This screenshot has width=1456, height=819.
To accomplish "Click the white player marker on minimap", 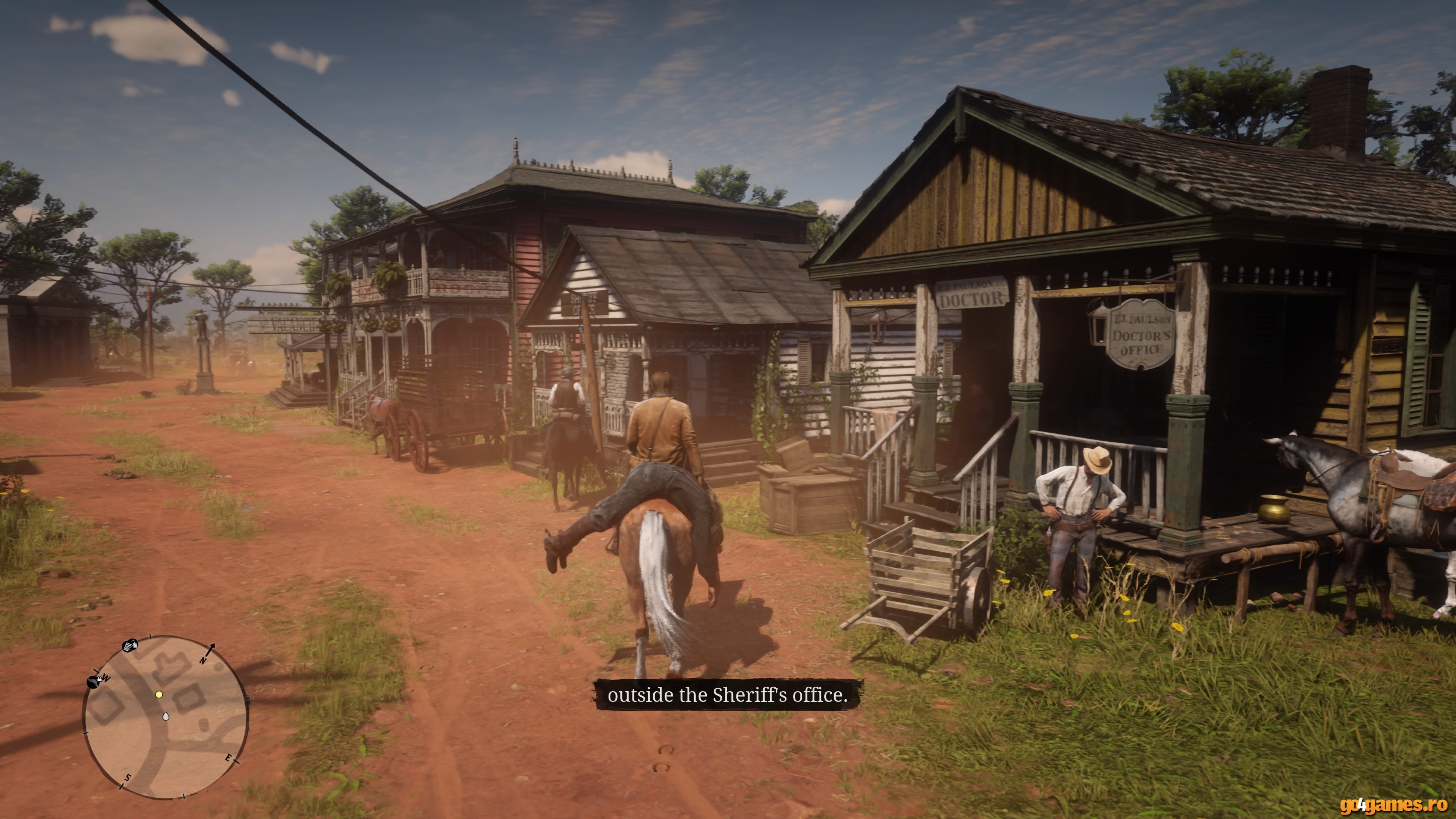I will [166, 717].
